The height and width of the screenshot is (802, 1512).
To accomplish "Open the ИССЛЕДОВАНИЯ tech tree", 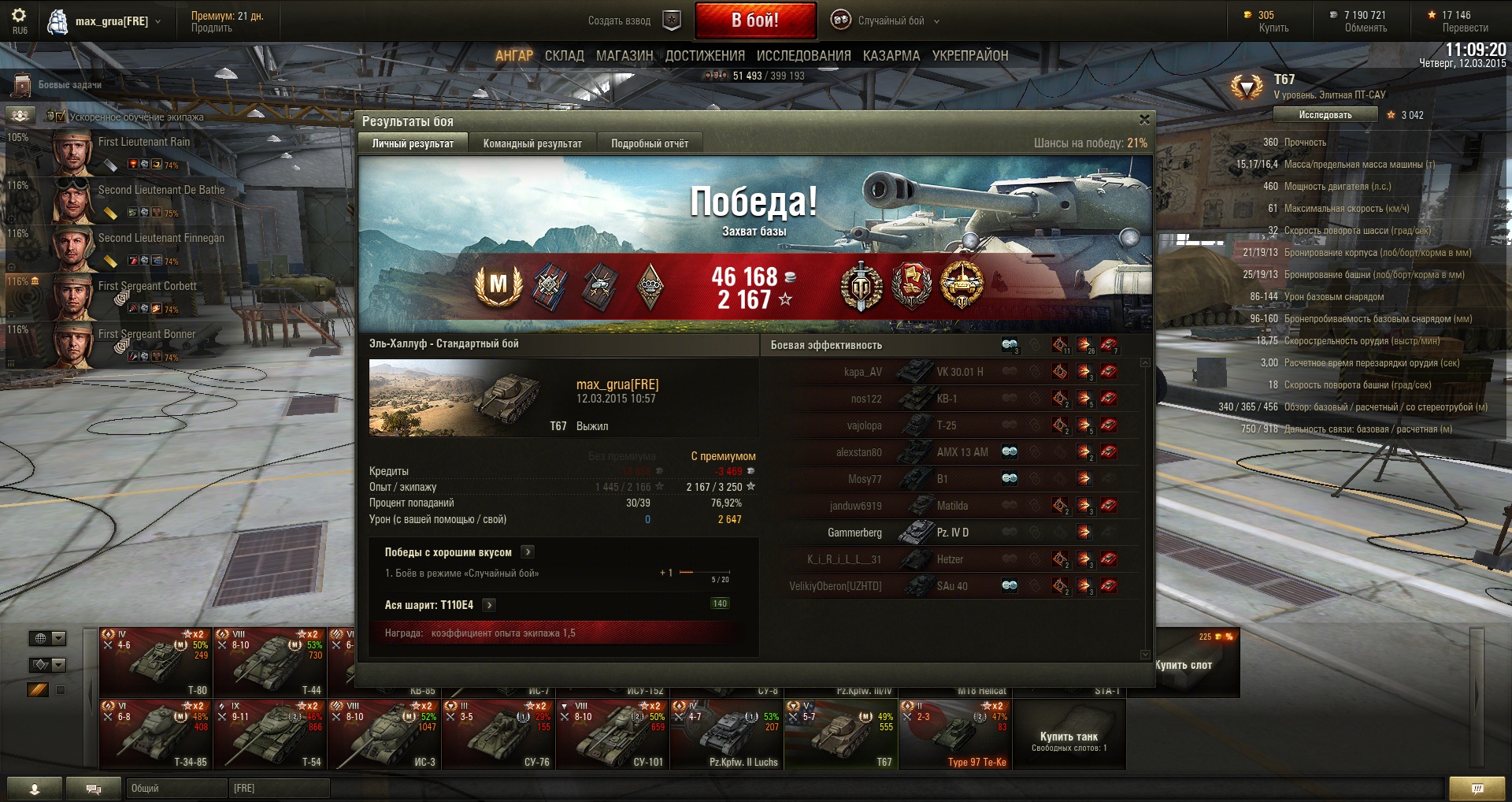I will click(803, 56).
